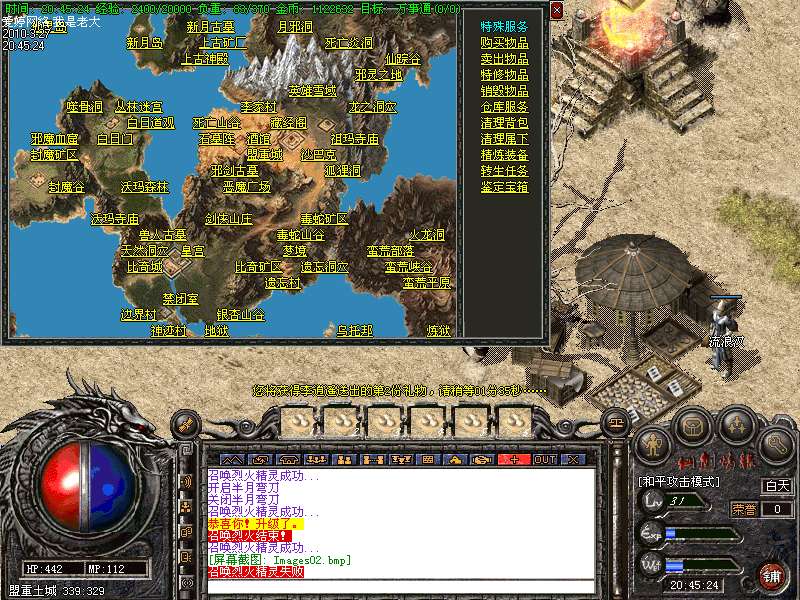Image resolution: width=800 pixels, height=600 pixels.
Task: Choose 购买物品 in the service list
Action: (x=504, y=43)
